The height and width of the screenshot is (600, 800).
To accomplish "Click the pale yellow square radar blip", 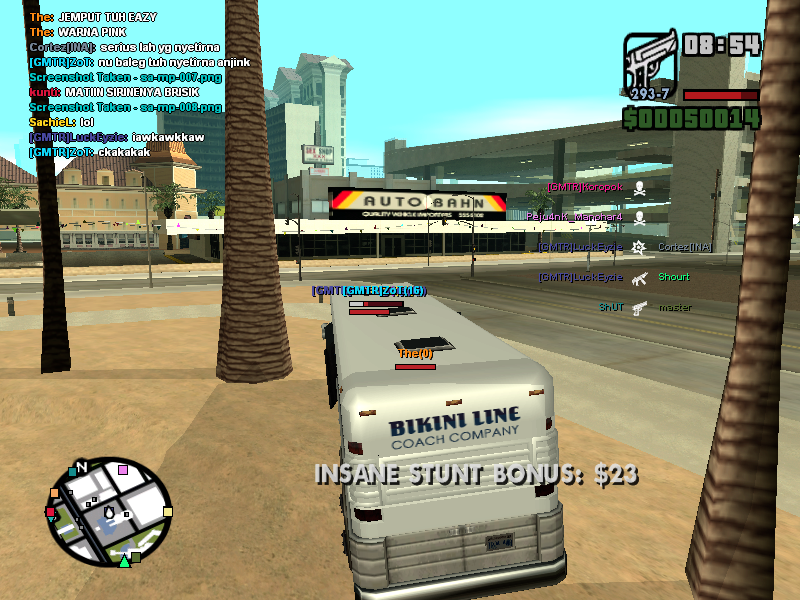I will [x=167, y=512].
